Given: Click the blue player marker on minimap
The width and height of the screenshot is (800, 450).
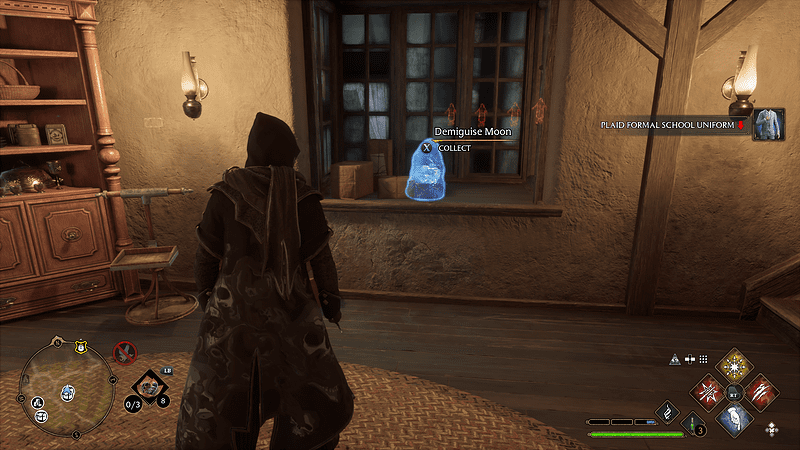Looking at the screenshot, I should click(x=68, y=391).
